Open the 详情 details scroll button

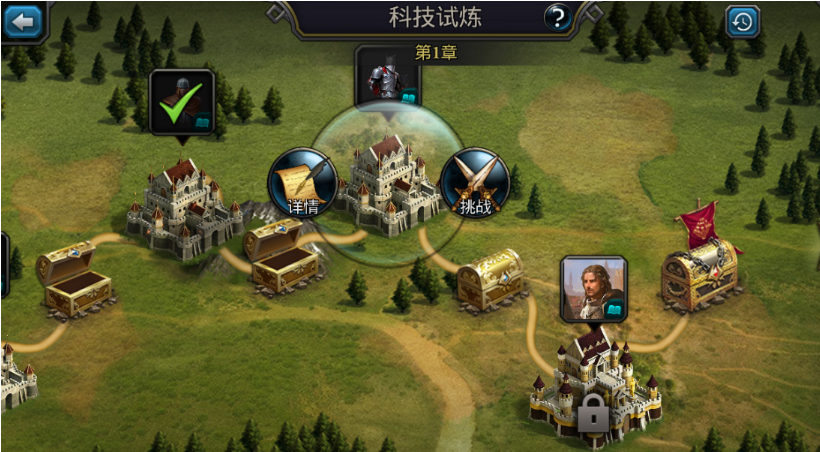click(x=302, y=183)
